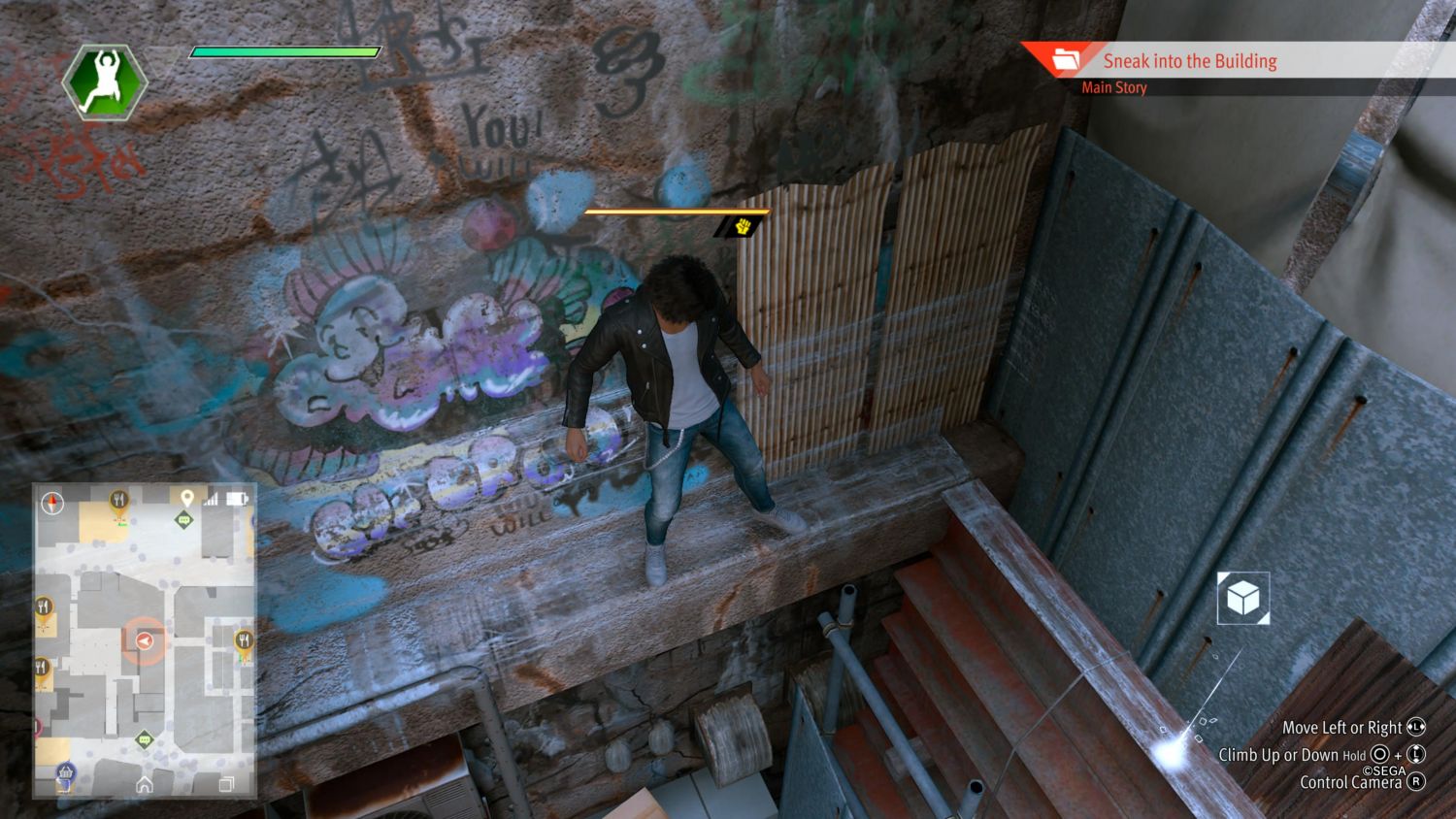This screenshot has height=819, width=1456.
Task: Click the compass icon on the minimap
Action: [x=52, y=503]
